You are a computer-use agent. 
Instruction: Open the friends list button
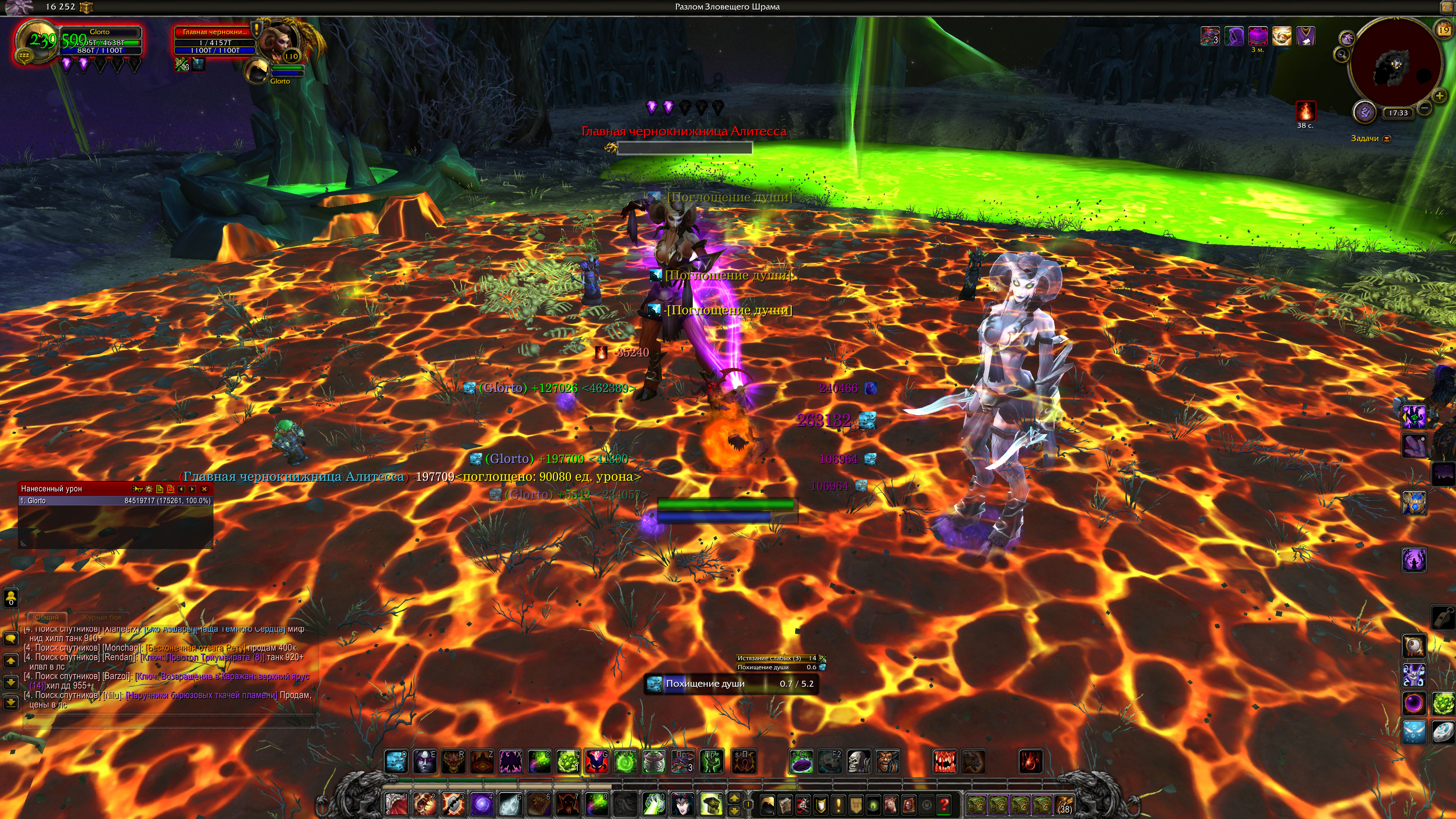click(x=11, y=597)
